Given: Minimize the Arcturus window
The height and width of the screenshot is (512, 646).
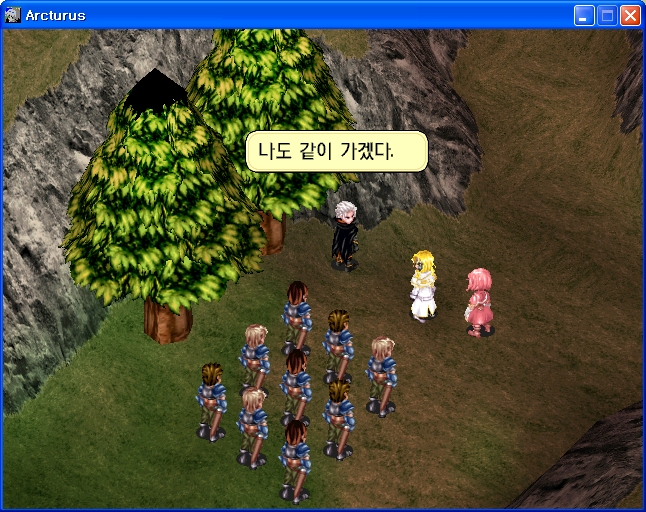Looking at the screenshot, I should click(584, 15).
